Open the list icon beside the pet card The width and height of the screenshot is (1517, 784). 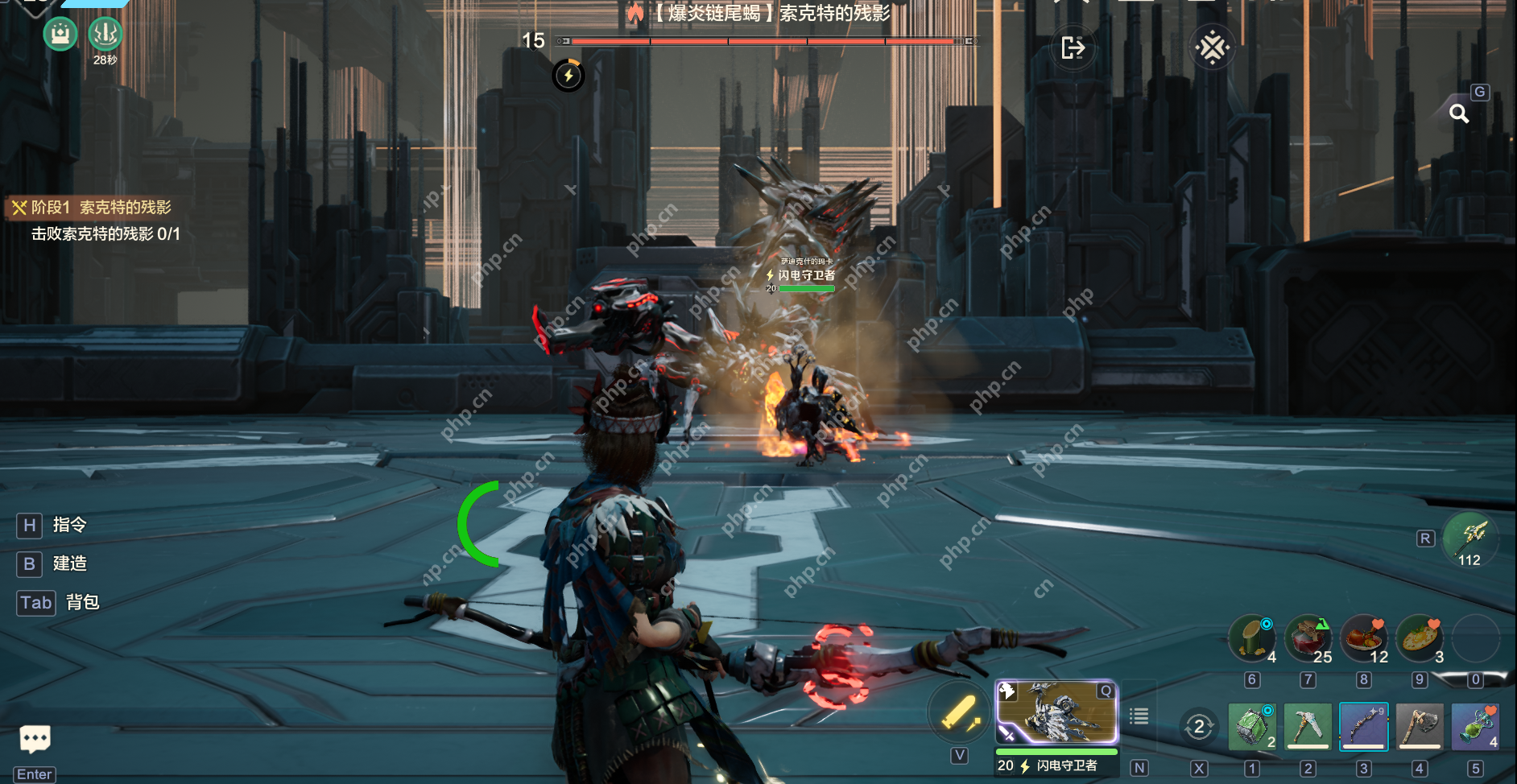tap(1139, 716)
